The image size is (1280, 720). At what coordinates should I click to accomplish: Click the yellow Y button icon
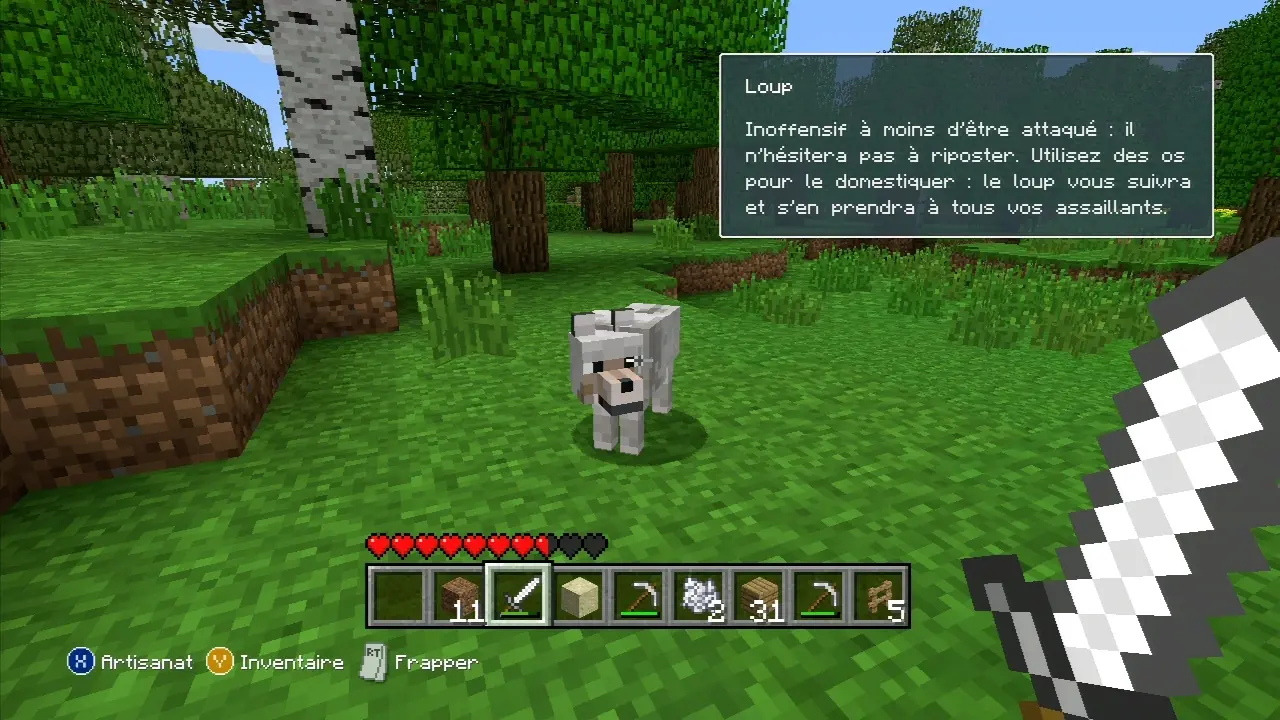[219, 662]
